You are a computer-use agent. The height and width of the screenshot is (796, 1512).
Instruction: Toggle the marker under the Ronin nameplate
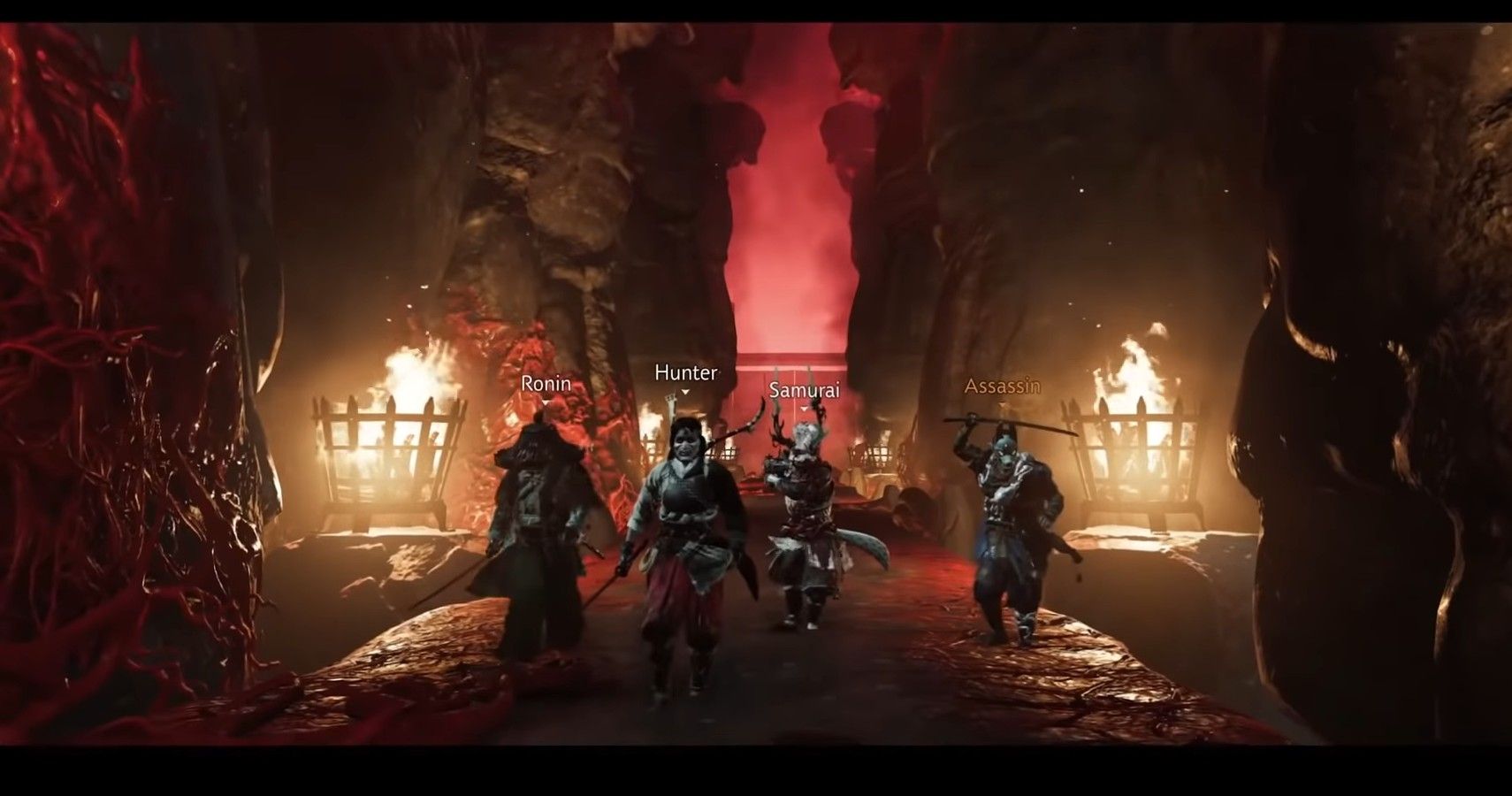(x=546, y=400)
